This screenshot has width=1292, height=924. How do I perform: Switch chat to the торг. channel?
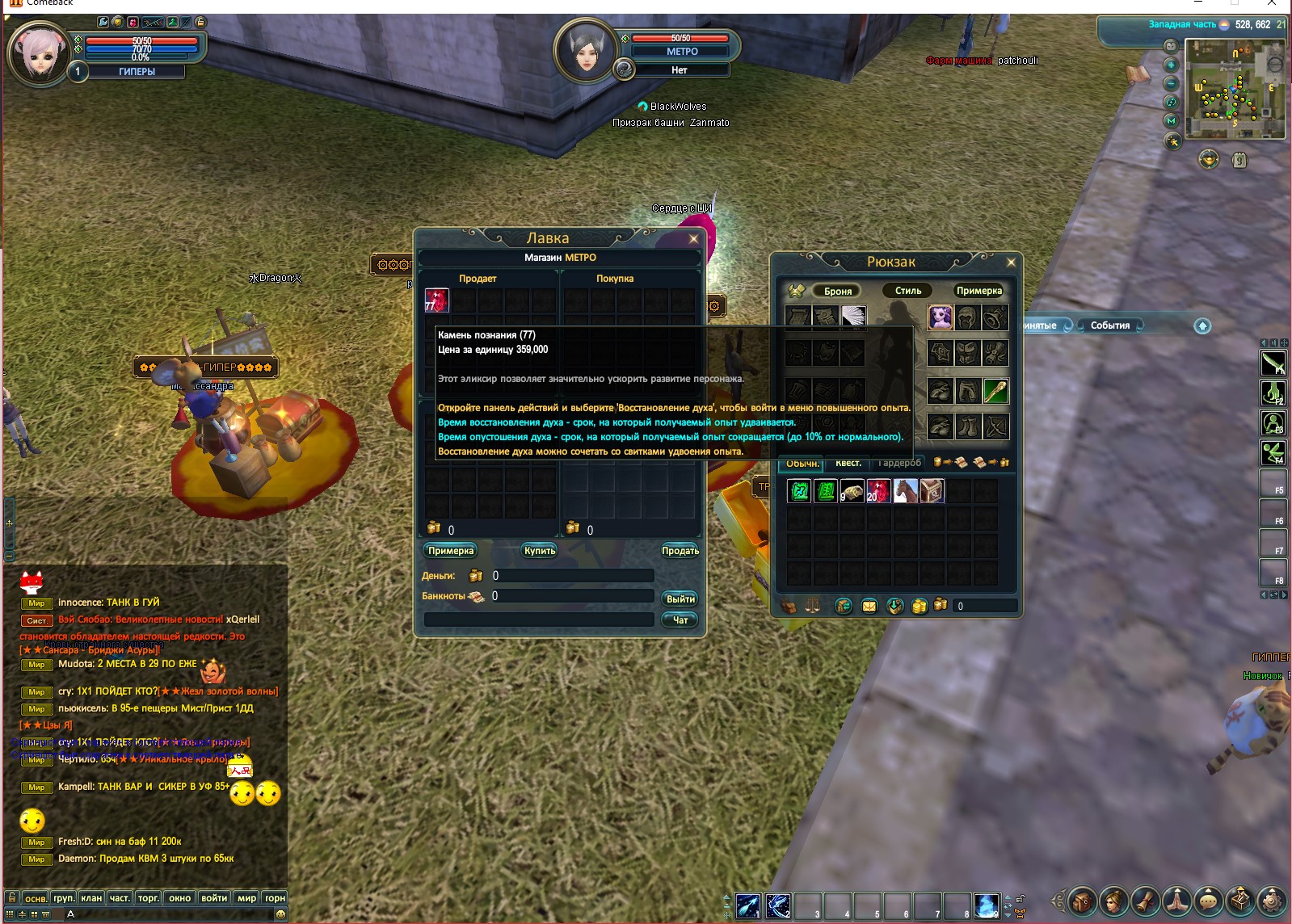tap(148, 898)
